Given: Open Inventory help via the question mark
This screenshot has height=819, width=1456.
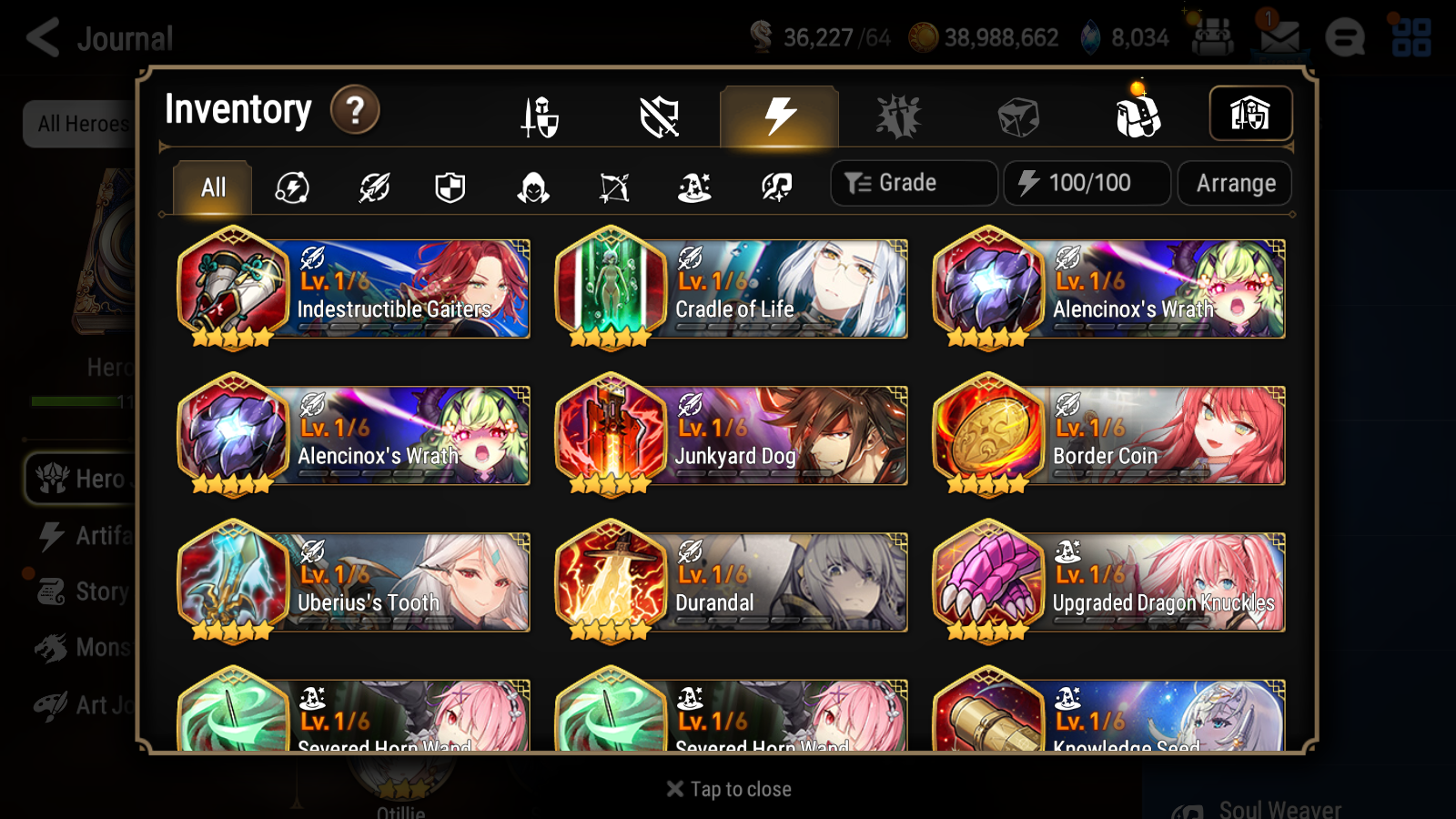Looking at the screenshot, I should 354,109.
